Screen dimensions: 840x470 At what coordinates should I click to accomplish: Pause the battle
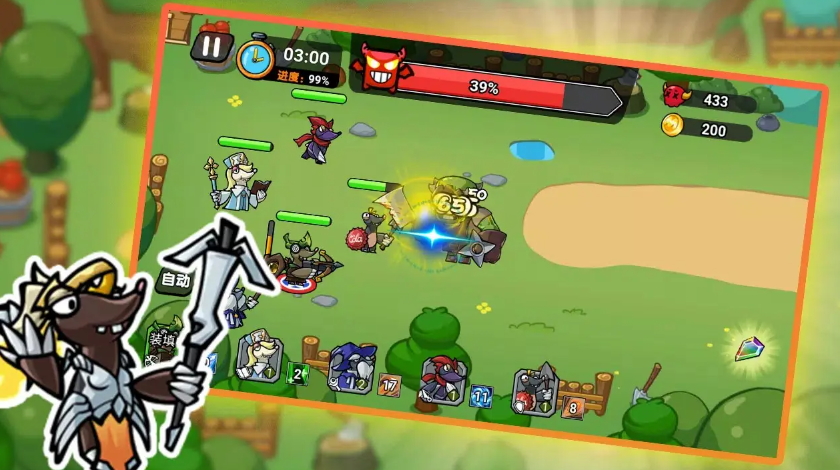click(x=211, y=46)
